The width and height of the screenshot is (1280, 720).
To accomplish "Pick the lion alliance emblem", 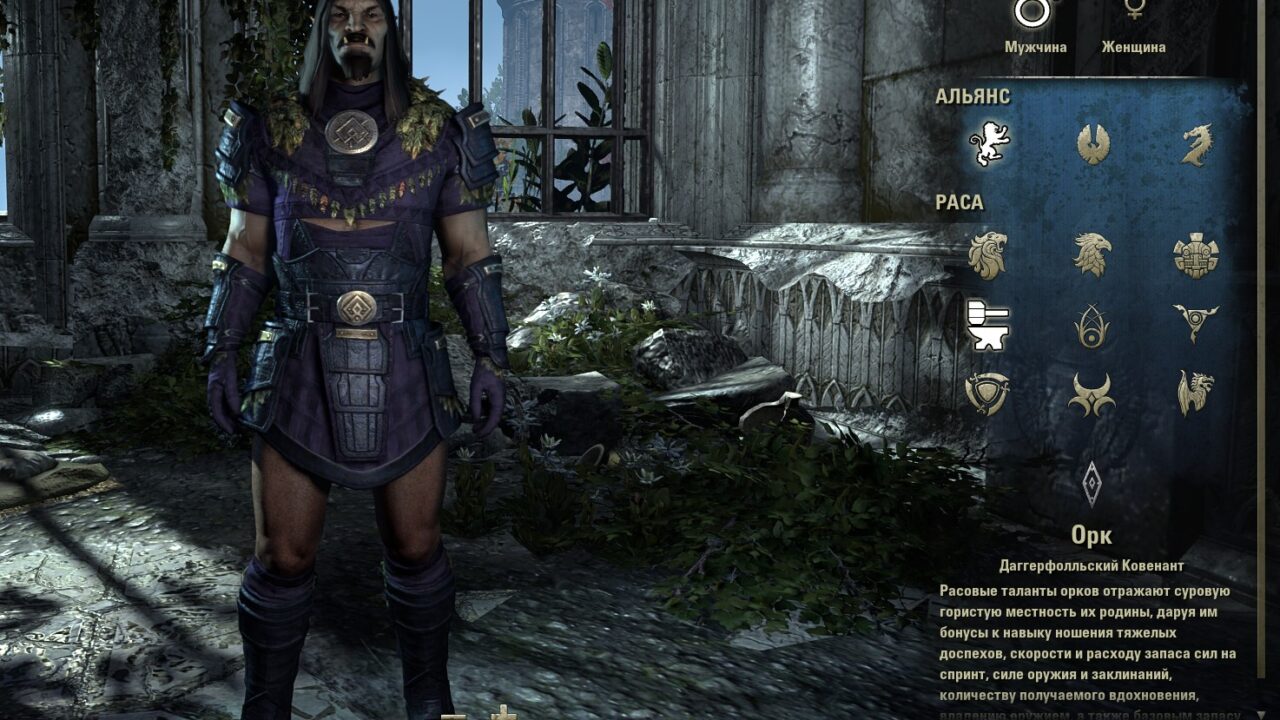I will pos(989,144).
